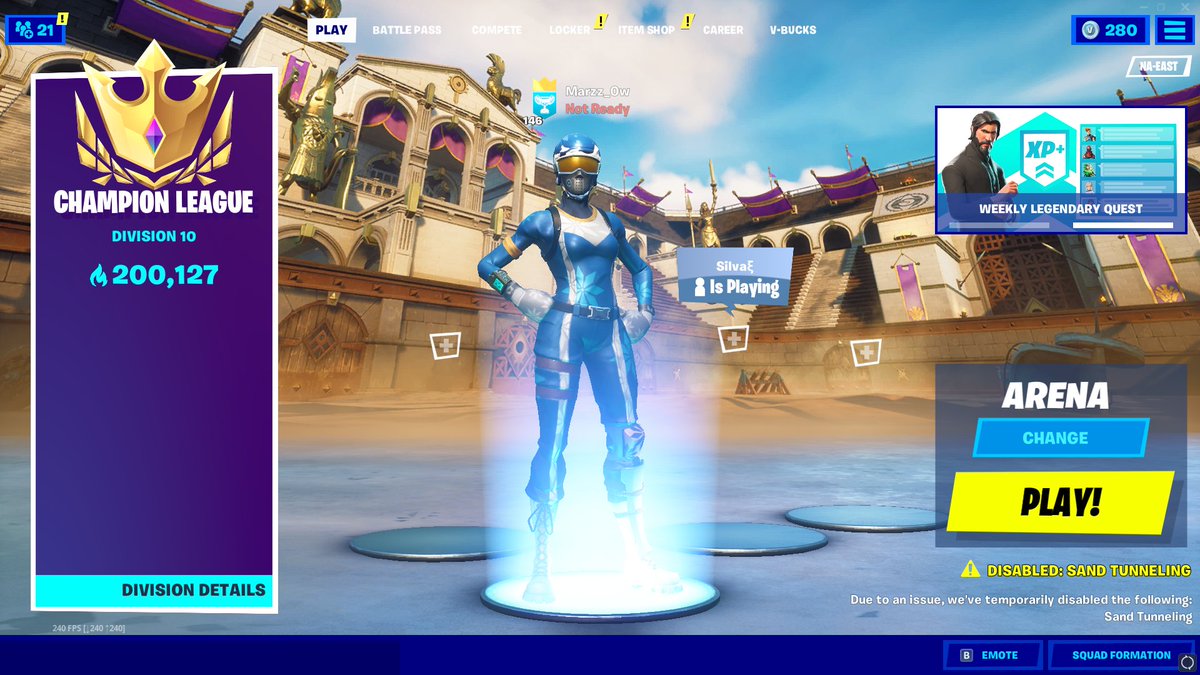Go to the Locker tab
The image size is (1200, 675).
click(569, 30)
